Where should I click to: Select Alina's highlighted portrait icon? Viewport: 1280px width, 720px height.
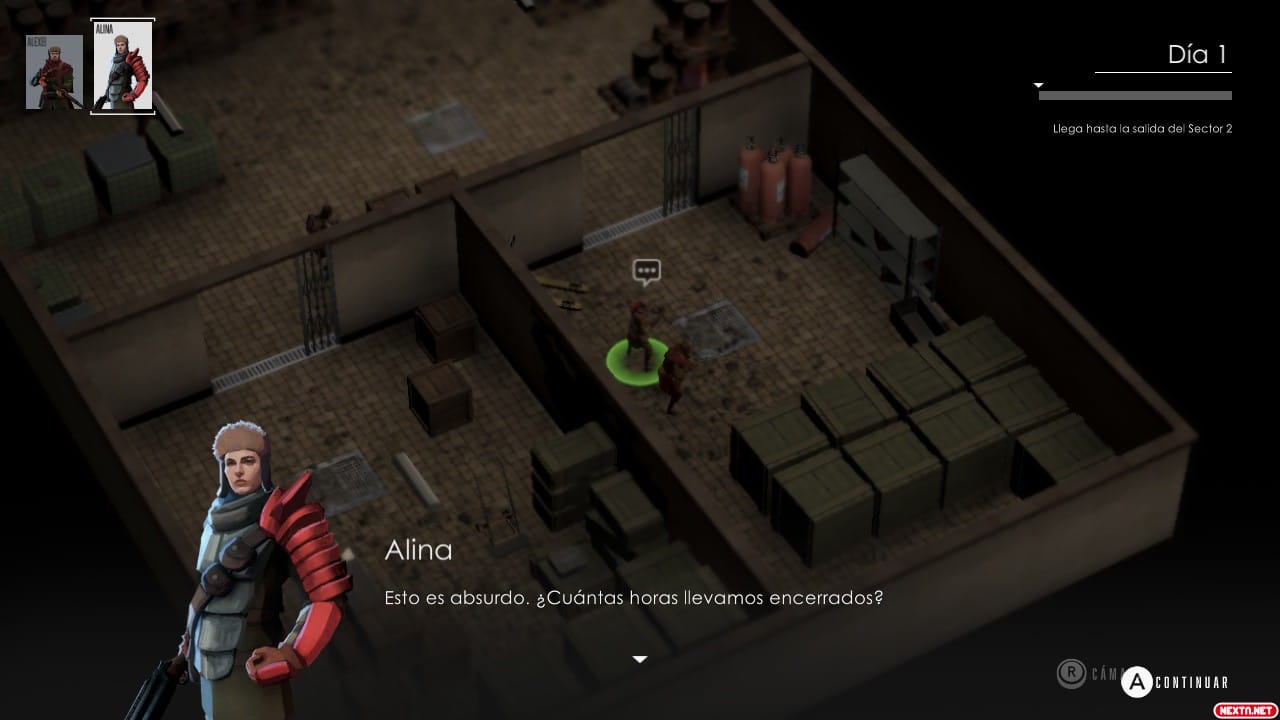pos(122,65)
